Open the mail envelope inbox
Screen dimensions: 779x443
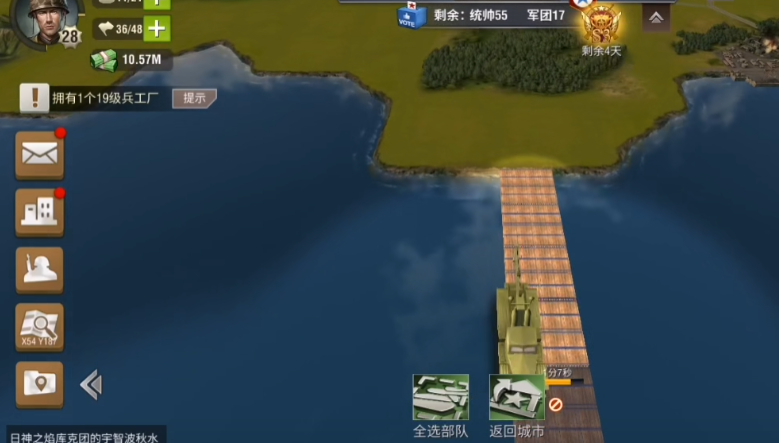pos(40,155)
